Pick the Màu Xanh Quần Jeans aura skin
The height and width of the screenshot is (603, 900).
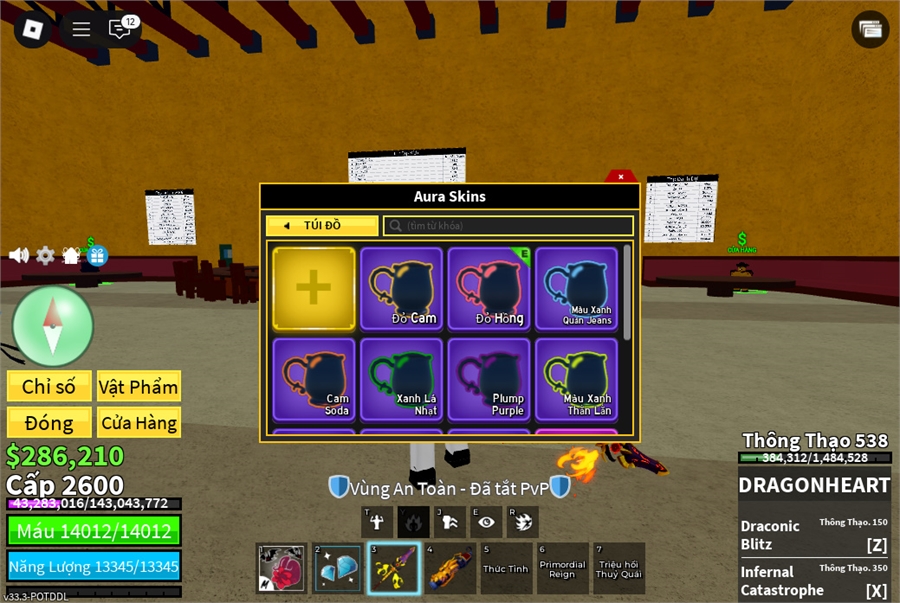[576, 289]
